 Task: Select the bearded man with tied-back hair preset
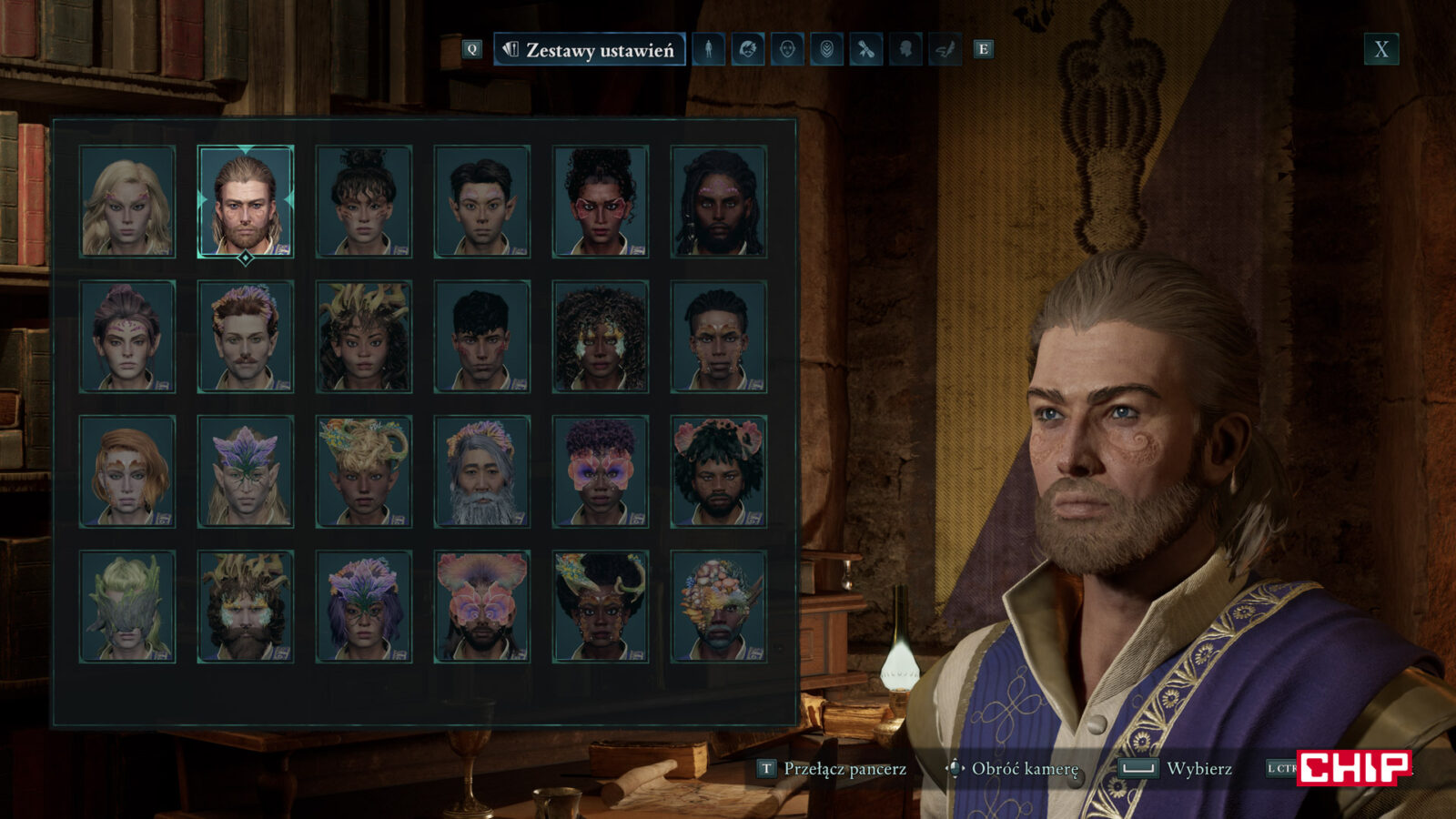246,201
